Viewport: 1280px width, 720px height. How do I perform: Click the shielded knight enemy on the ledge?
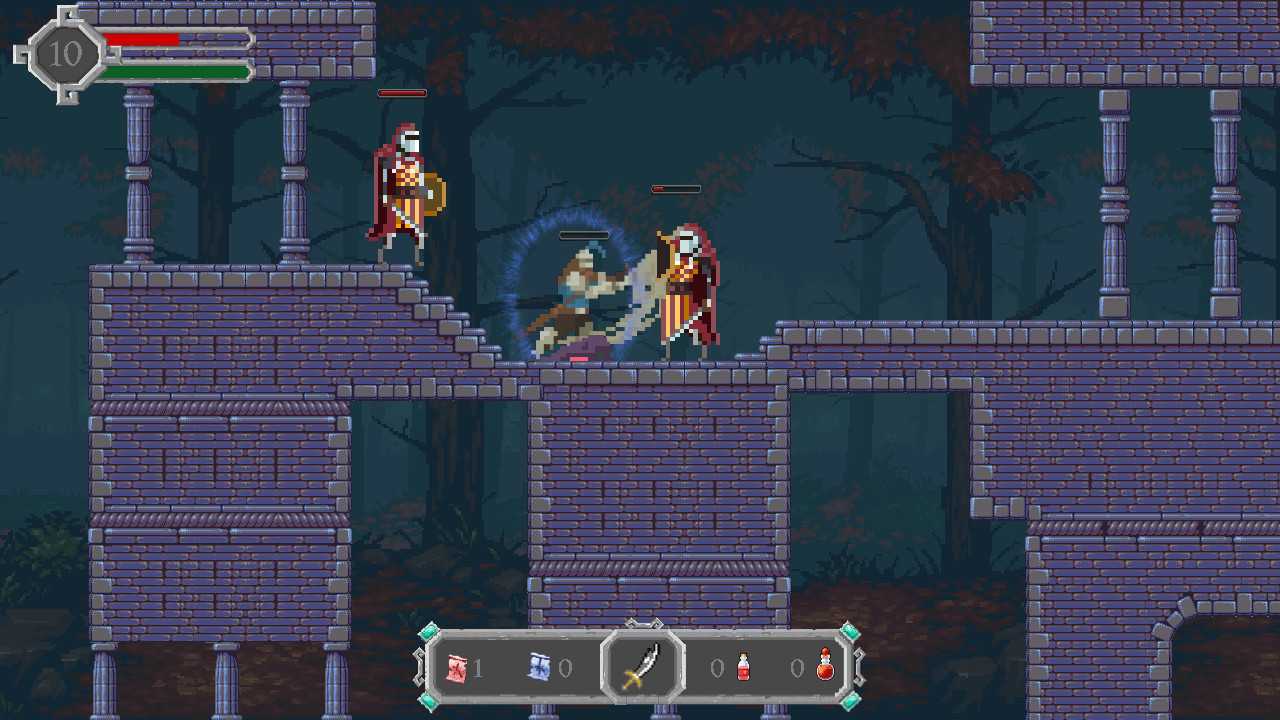pos(403,190)
